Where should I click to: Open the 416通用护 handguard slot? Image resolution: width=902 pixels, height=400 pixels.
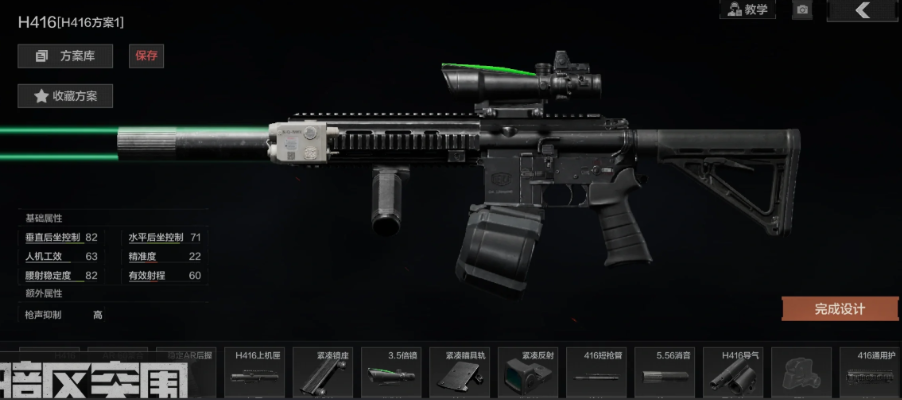(x=866, y=372)
